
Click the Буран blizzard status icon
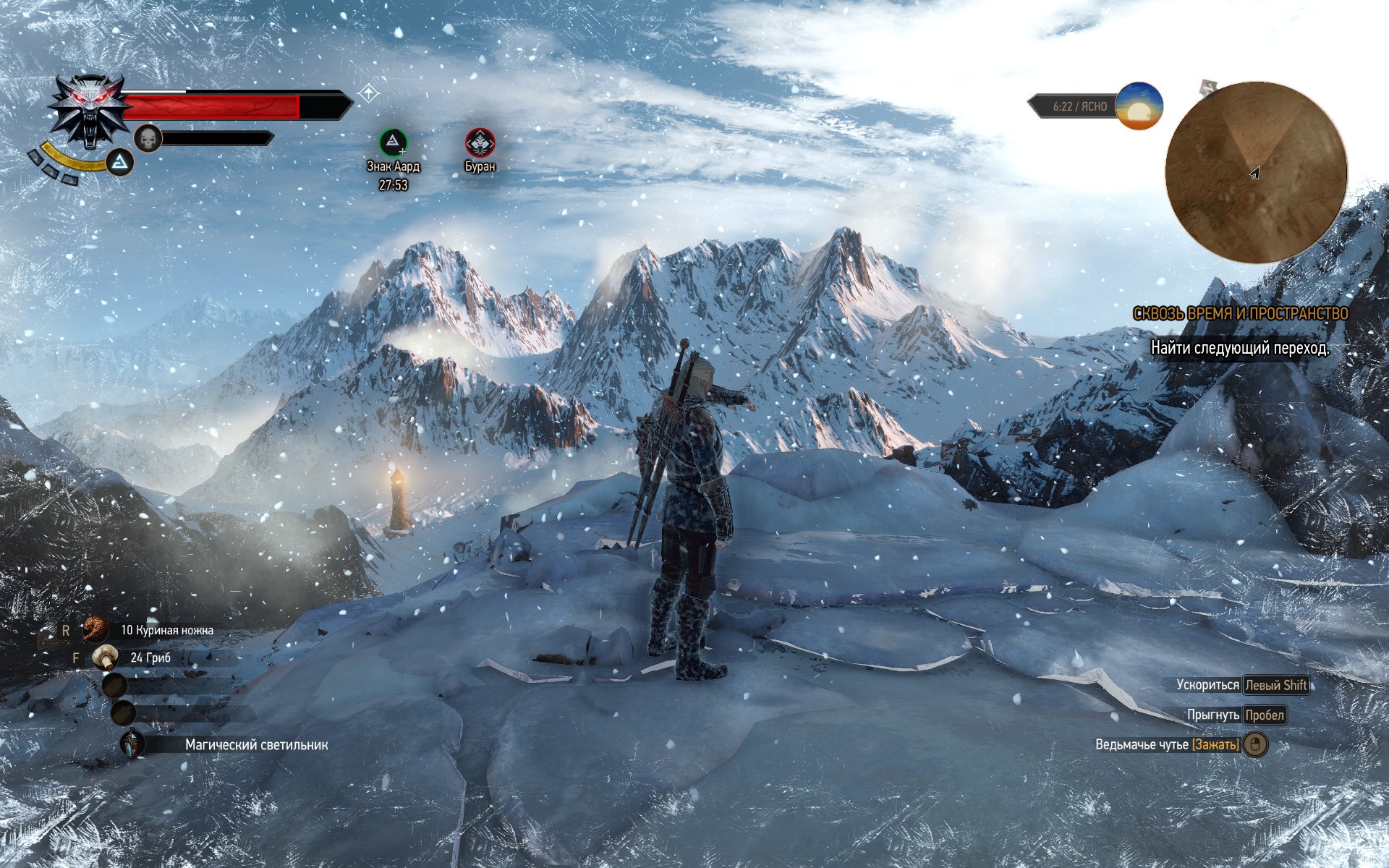[480, 142]
